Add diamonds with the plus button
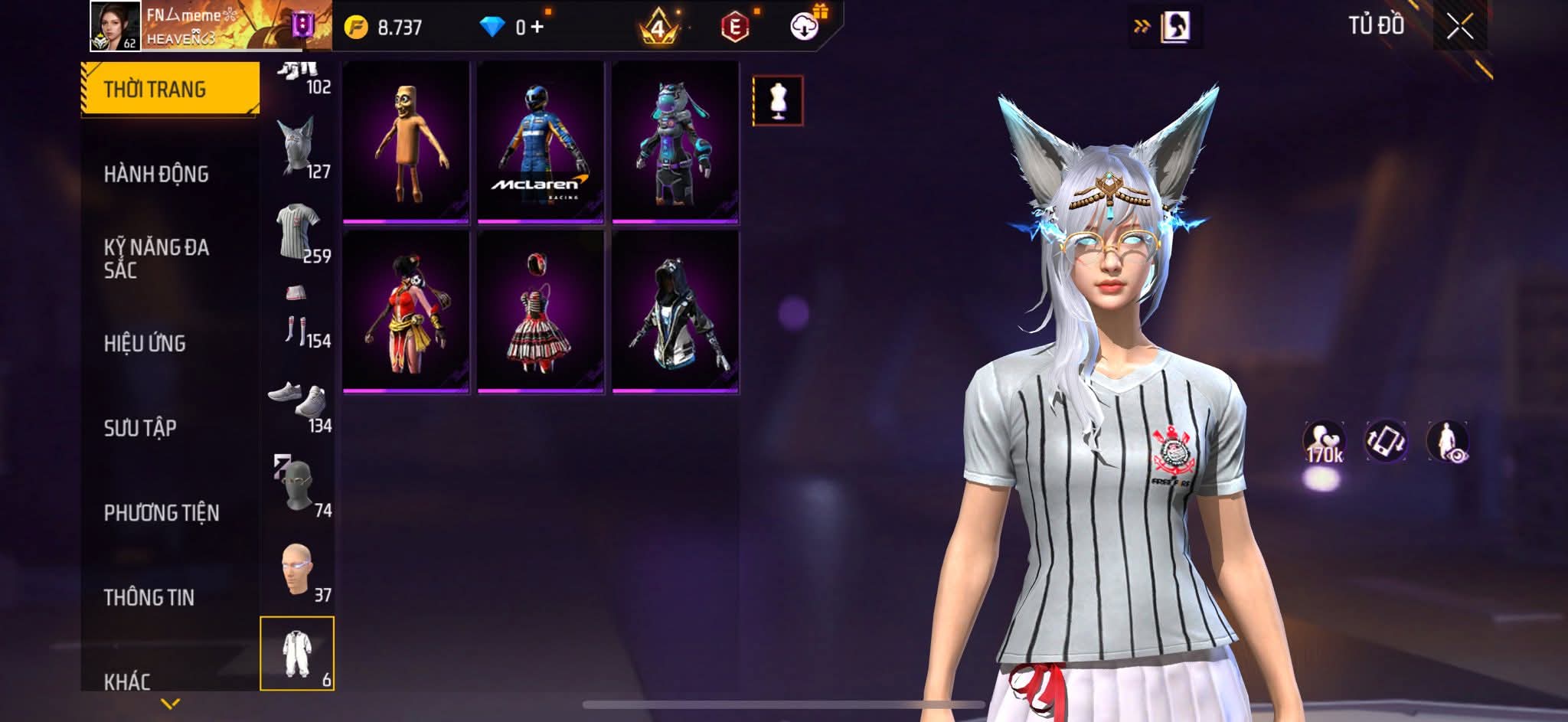Viewport: 1568px width, 722px height. [537, 28]
